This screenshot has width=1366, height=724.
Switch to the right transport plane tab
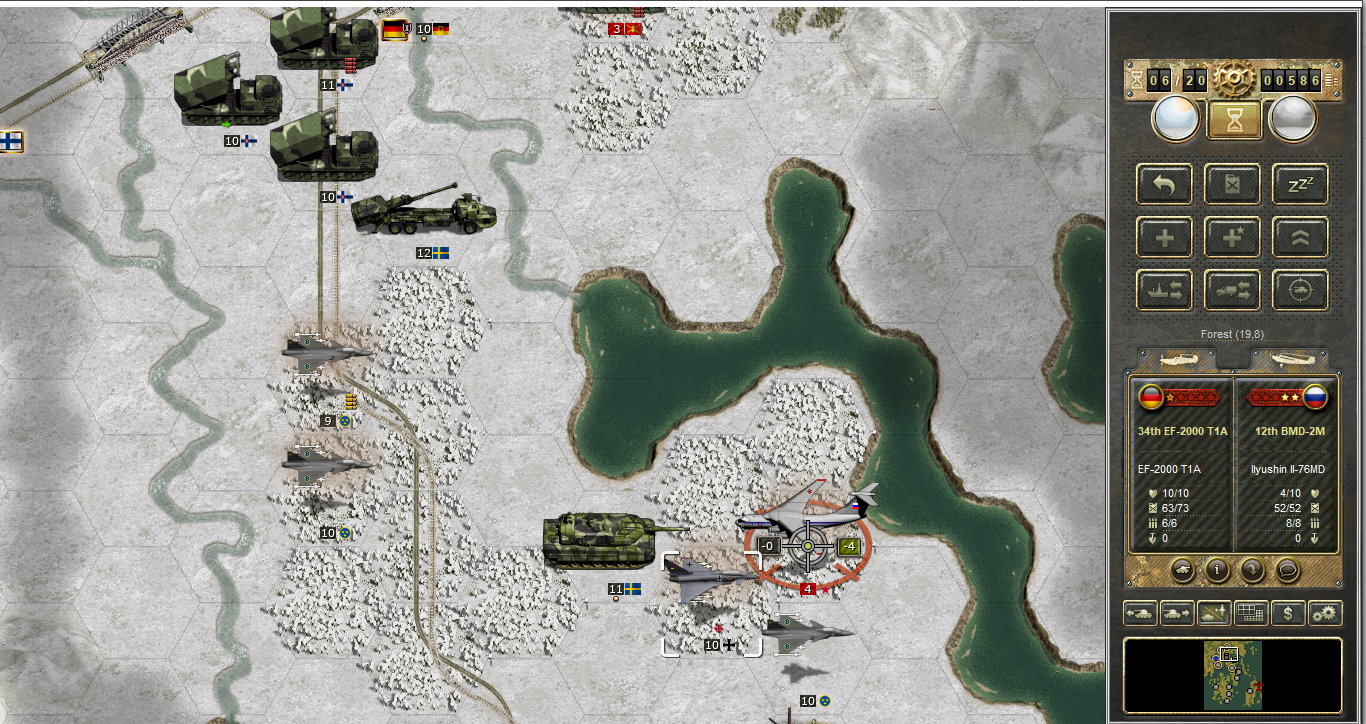[x=1288, y=359]
